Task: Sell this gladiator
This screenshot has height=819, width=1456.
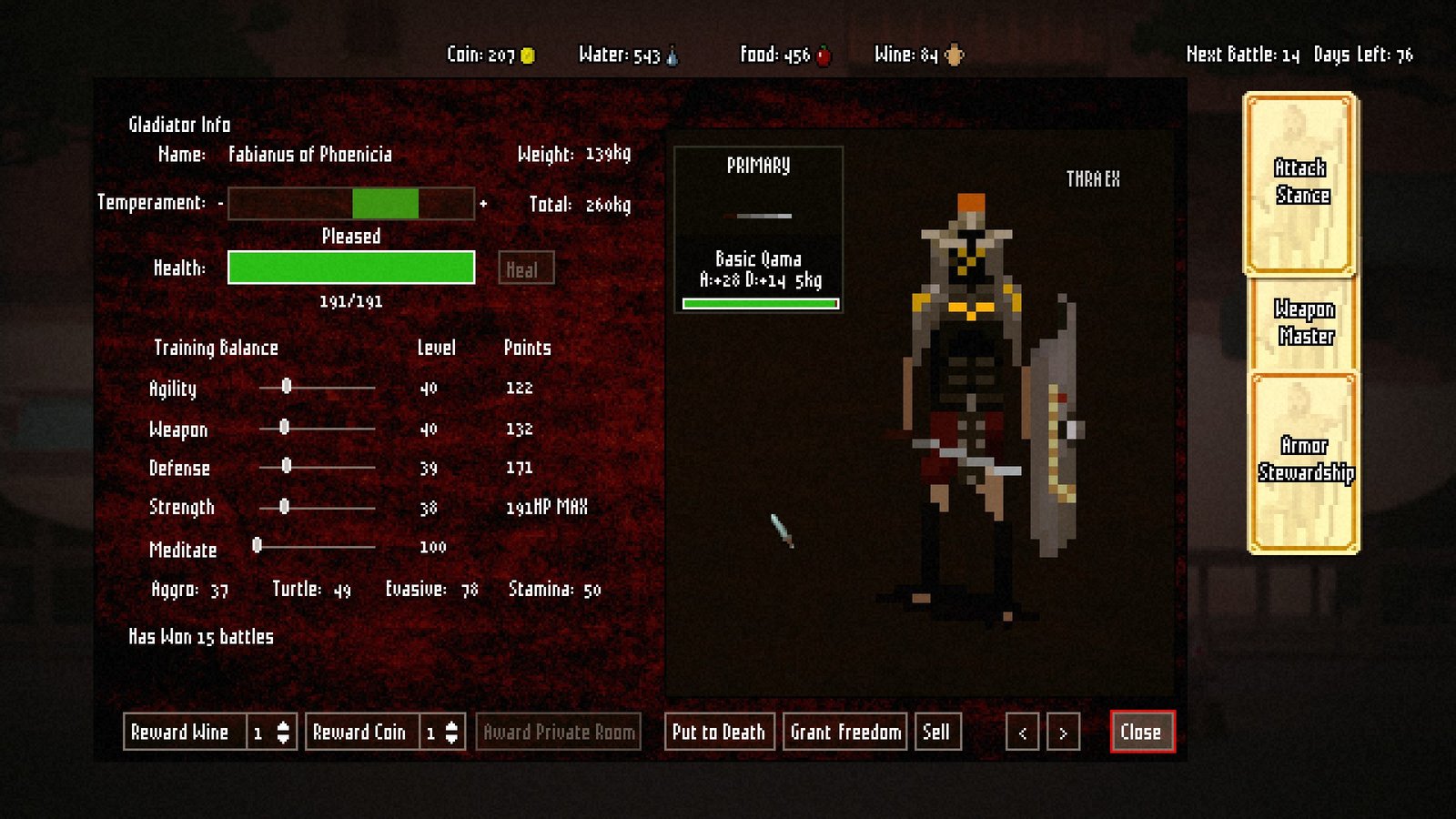Action: tap(936, 732)
